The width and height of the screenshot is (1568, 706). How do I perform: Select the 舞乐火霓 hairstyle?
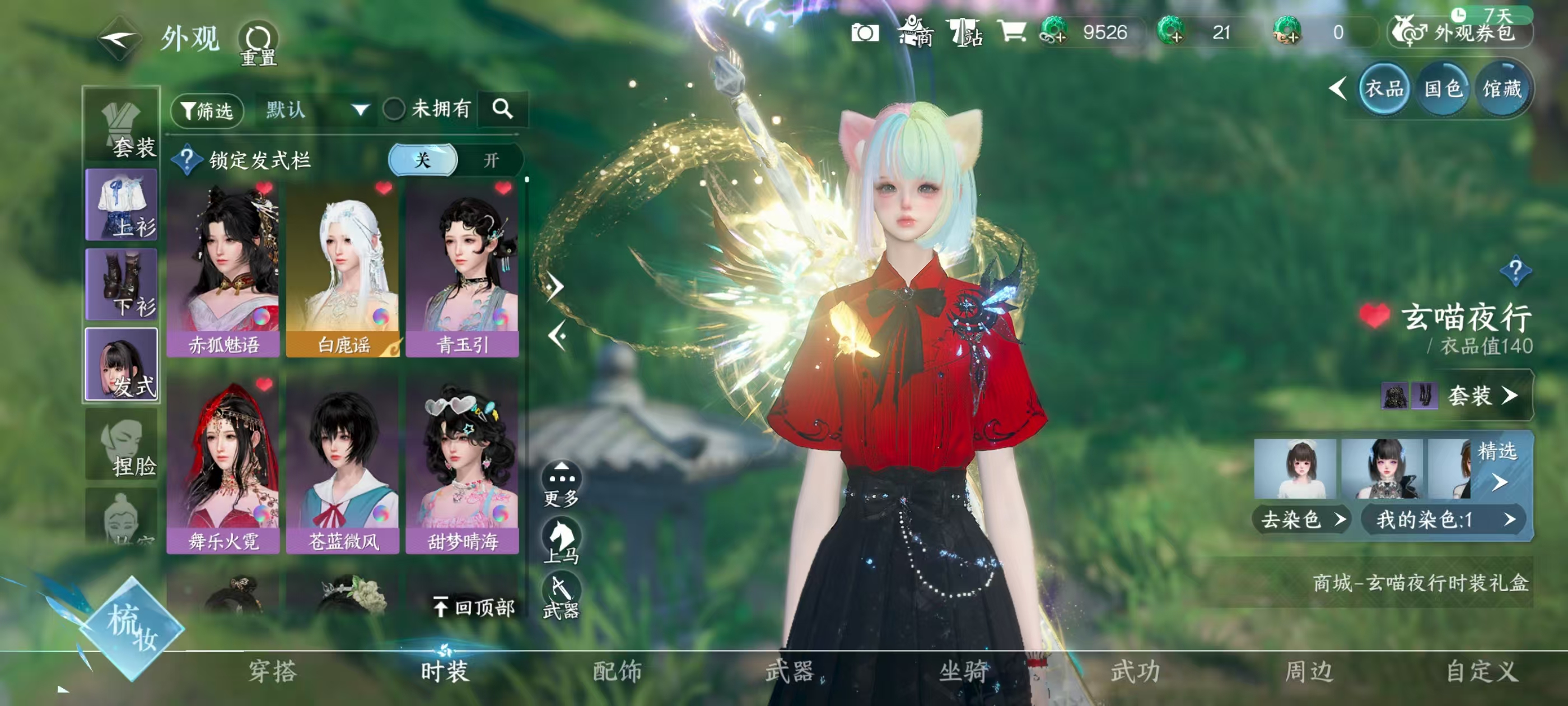223,464
